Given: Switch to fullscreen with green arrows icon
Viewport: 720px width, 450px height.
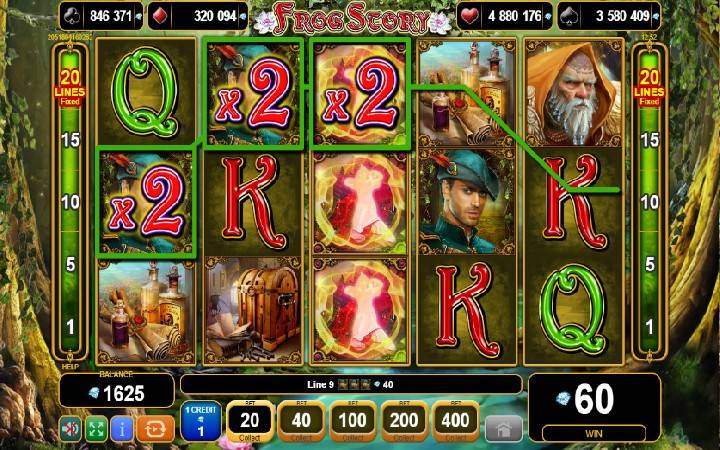Looking at the screenshot, I should tap(98, 430).
